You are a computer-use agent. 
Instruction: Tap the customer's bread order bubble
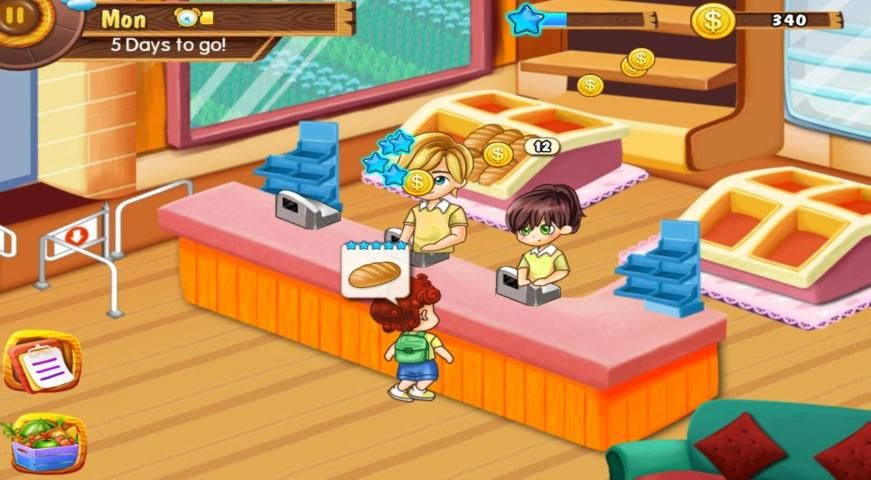(375, 270)
